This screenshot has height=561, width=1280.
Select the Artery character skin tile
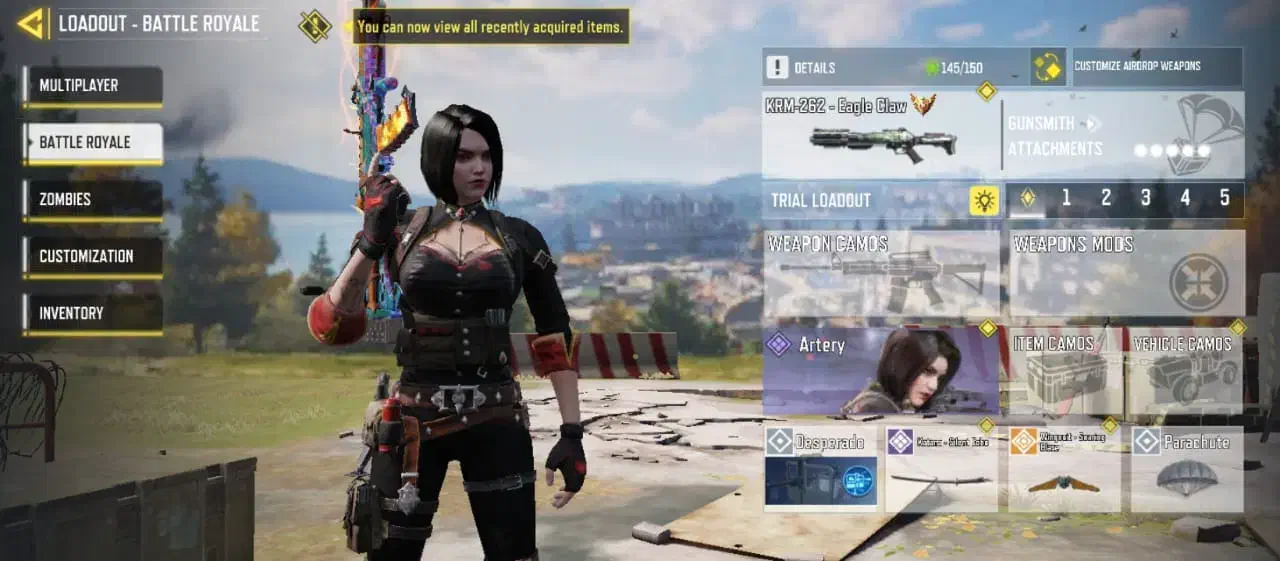880,370
